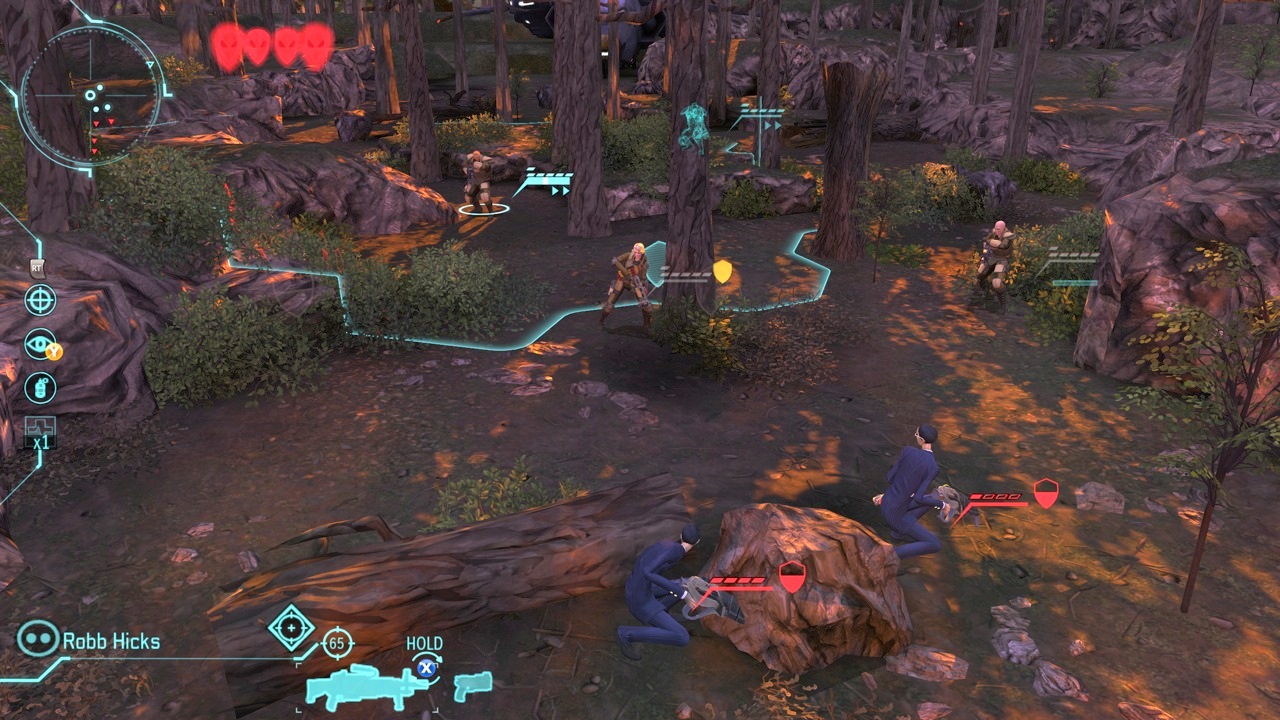
Task: Toggle HOLD stance with the X button
Action: coord(427,668)
